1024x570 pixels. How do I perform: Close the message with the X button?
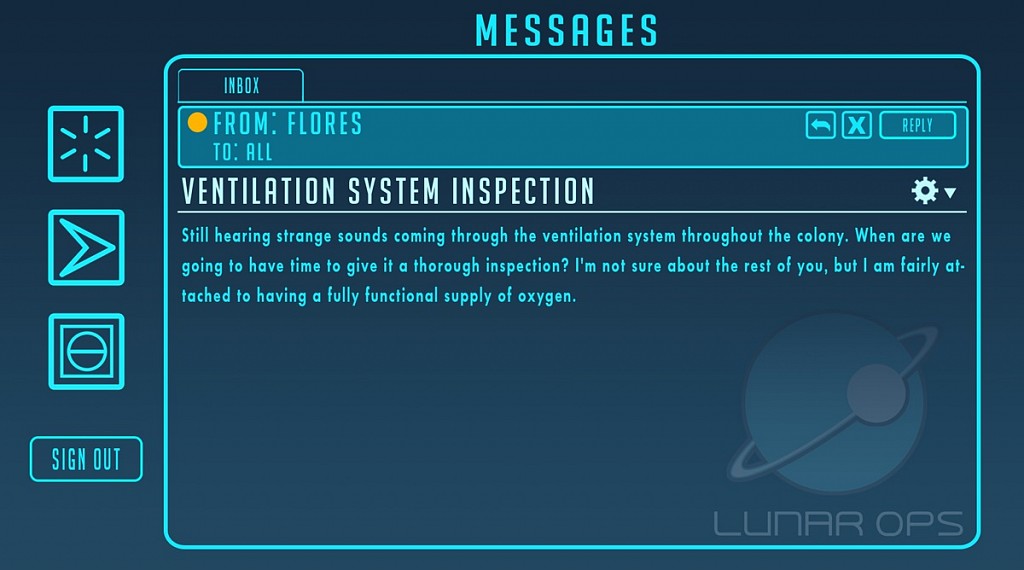coord(857,125)
